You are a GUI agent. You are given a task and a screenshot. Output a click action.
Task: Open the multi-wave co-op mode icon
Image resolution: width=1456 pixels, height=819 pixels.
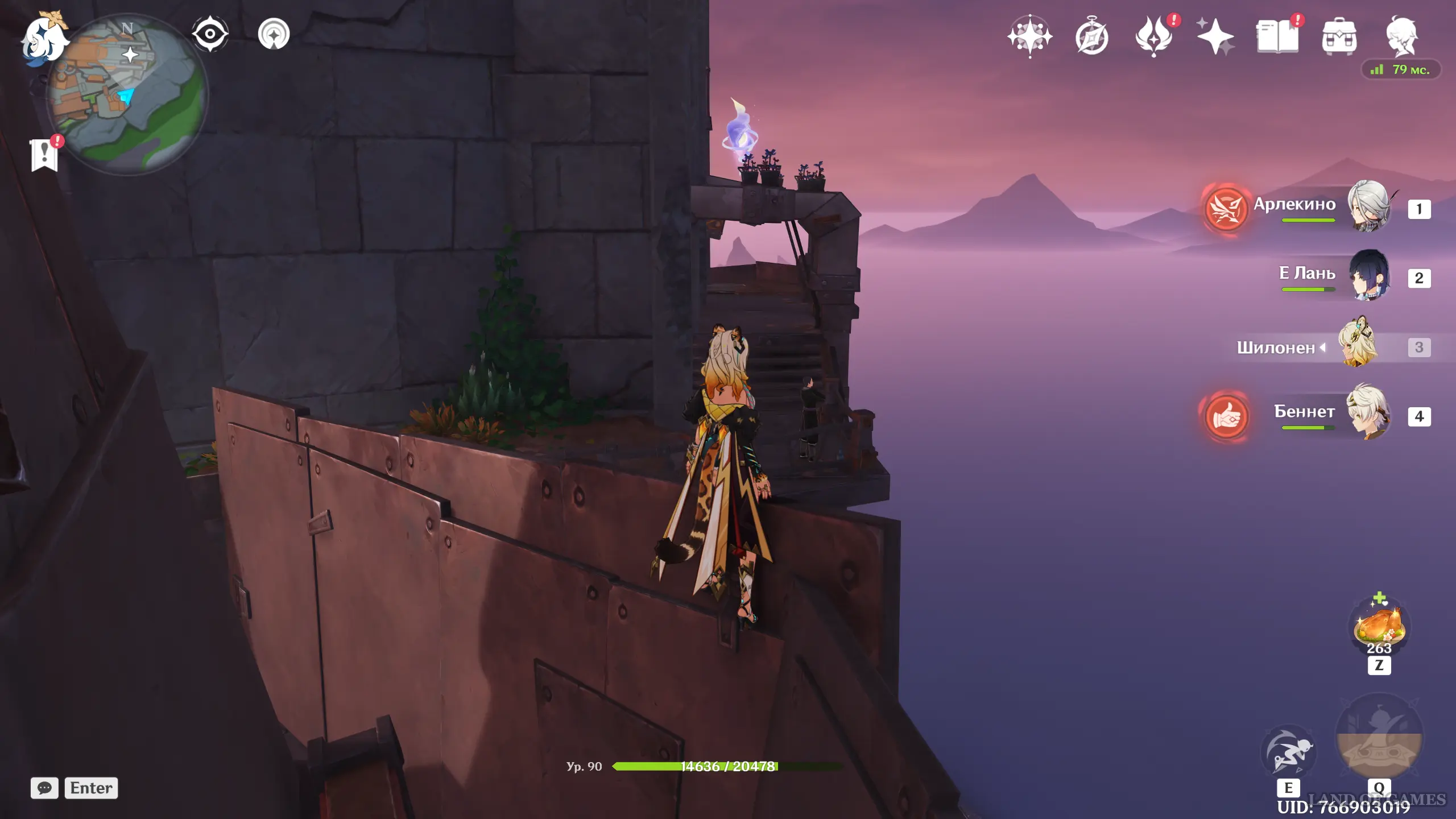pos(274,34)
